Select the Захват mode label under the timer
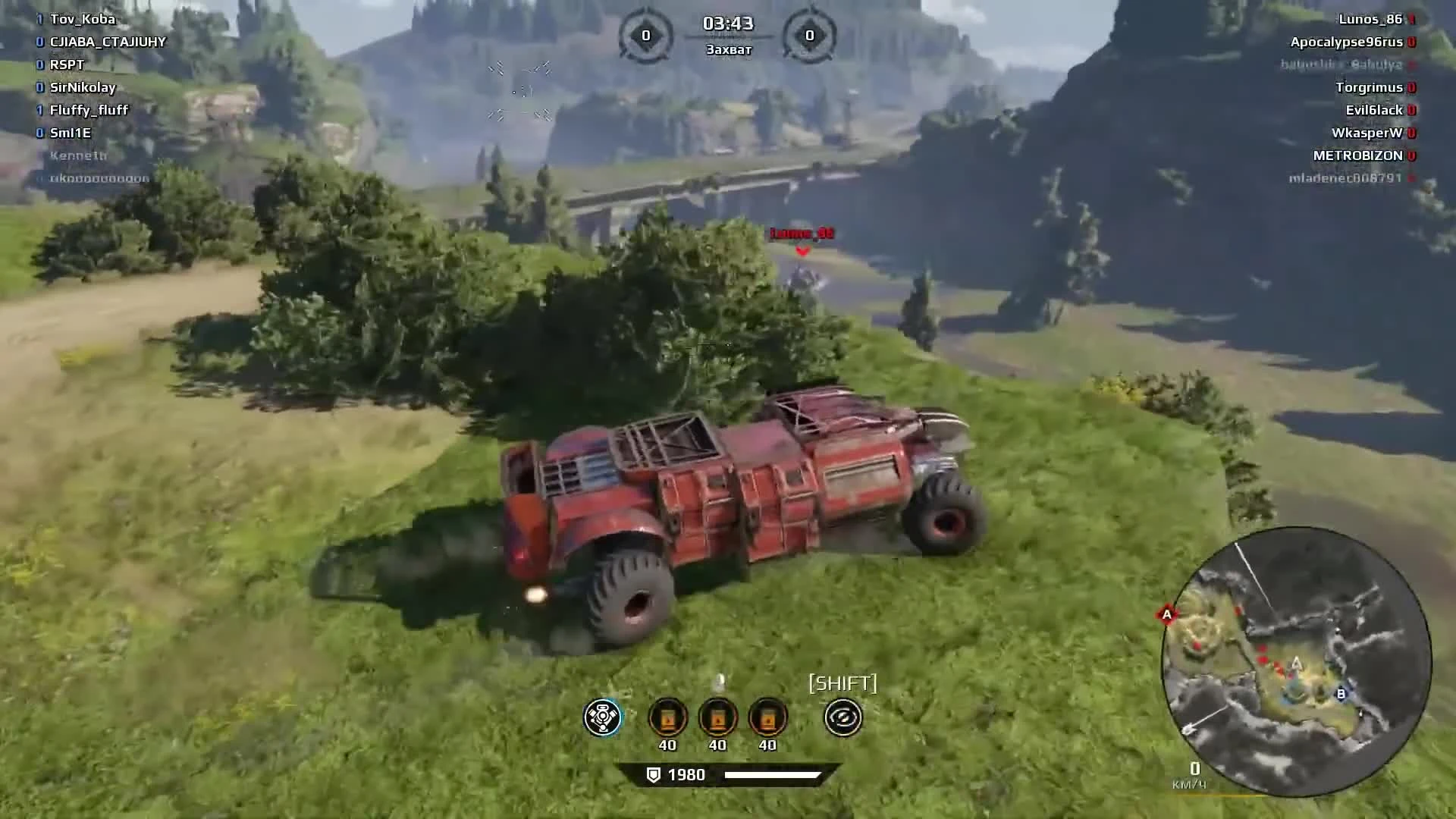 [x=727, y=49]
